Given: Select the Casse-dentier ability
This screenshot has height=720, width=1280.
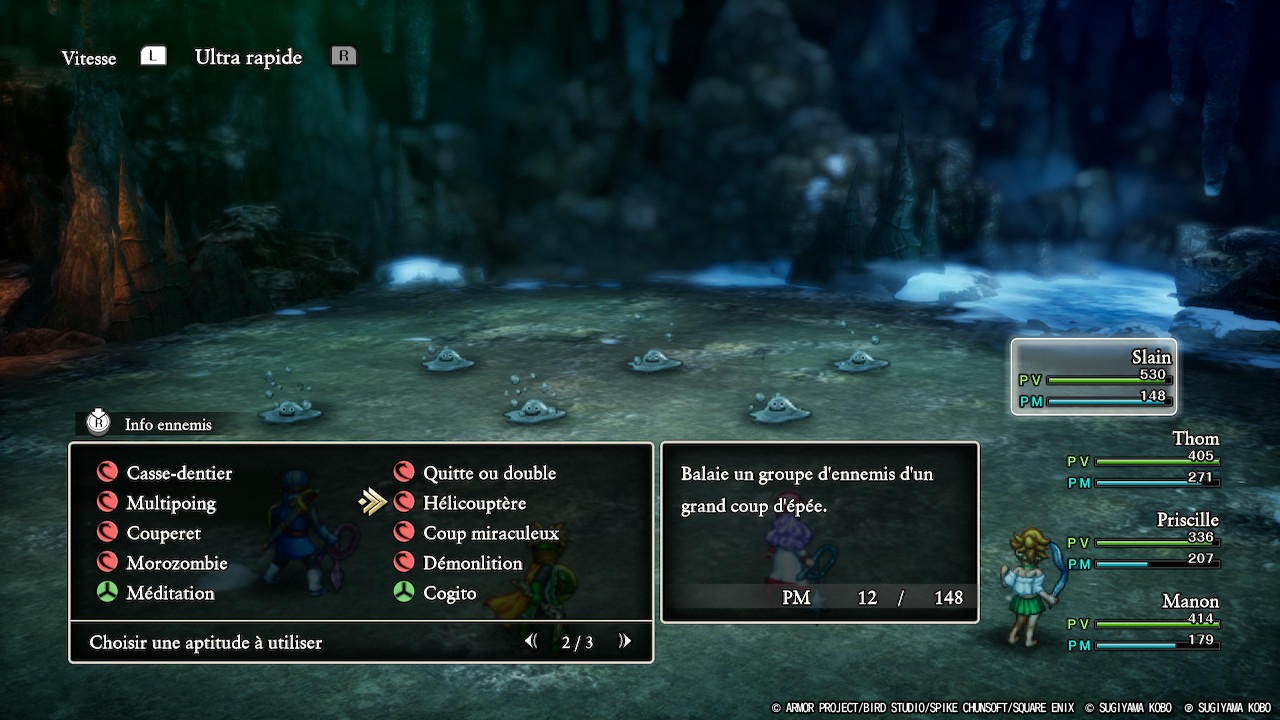Looking at the screenshot, I should (178, 473).
